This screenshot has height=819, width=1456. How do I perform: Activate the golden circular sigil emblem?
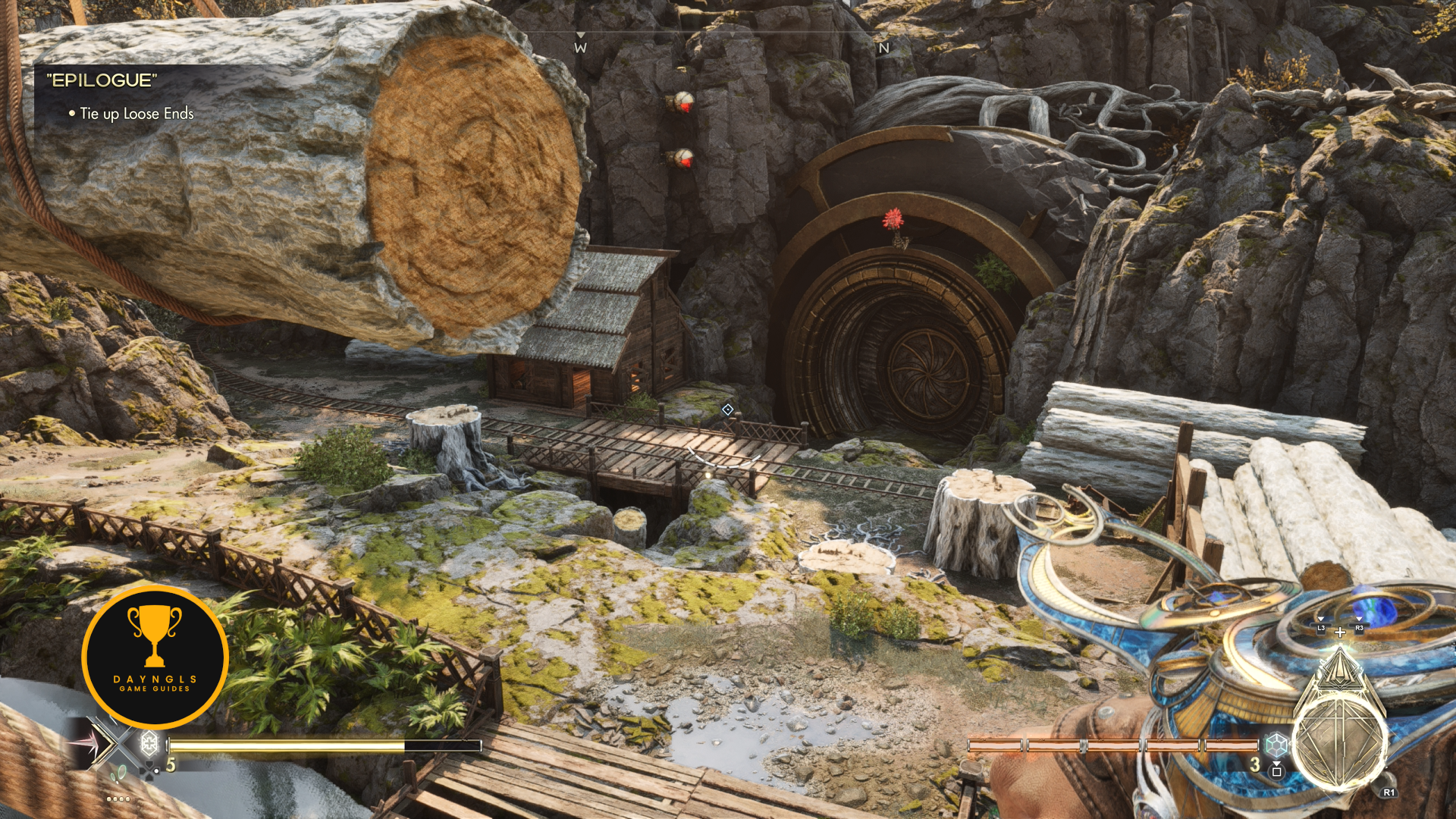(x=1339, y=737)
